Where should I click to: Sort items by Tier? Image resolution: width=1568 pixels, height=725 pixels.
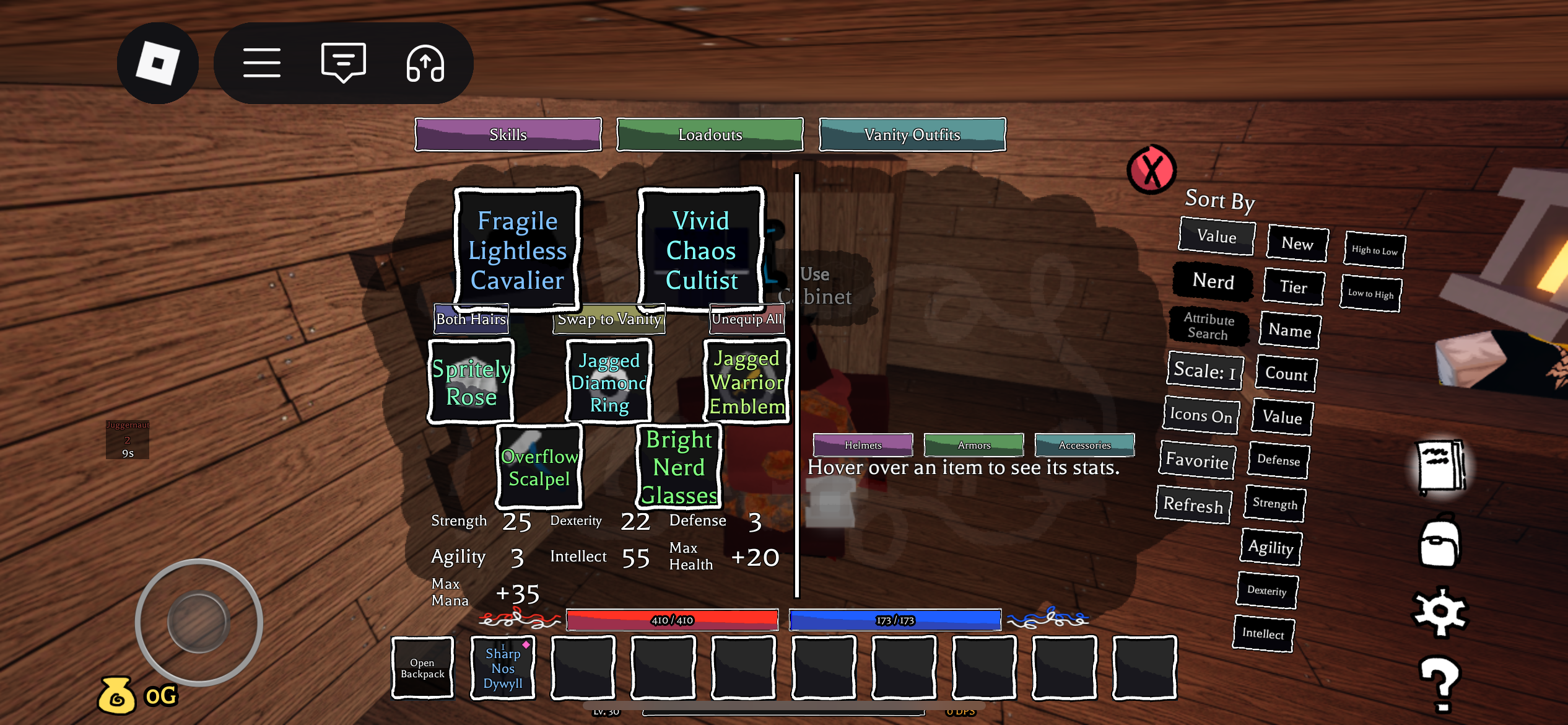(1293, 287)
